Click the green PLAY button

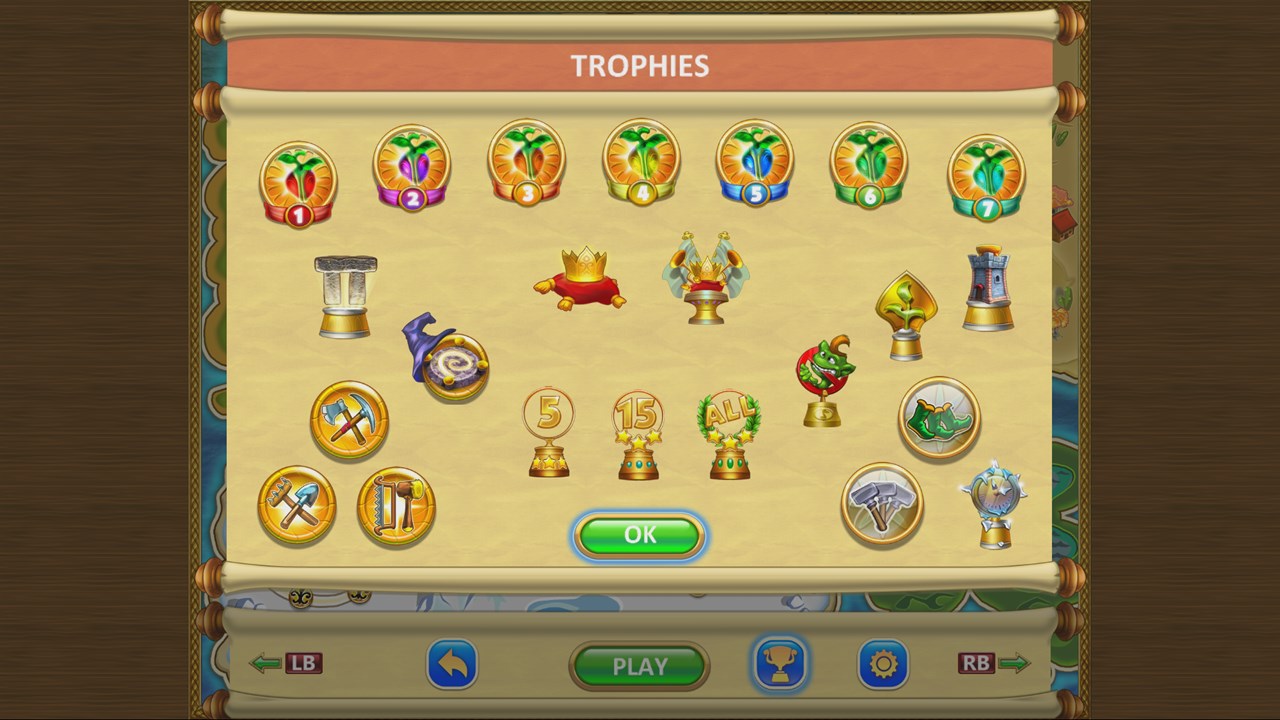639,666
